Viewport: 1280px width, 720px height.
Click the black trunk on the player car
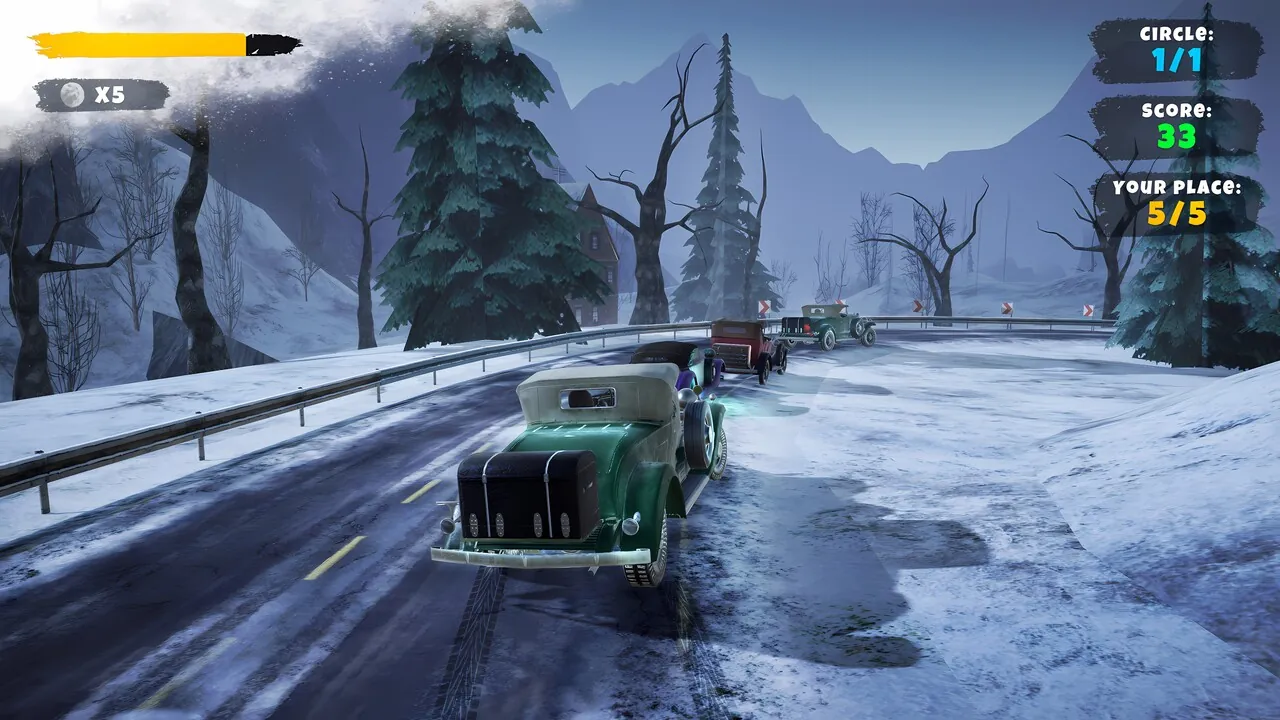pos(523,495)
